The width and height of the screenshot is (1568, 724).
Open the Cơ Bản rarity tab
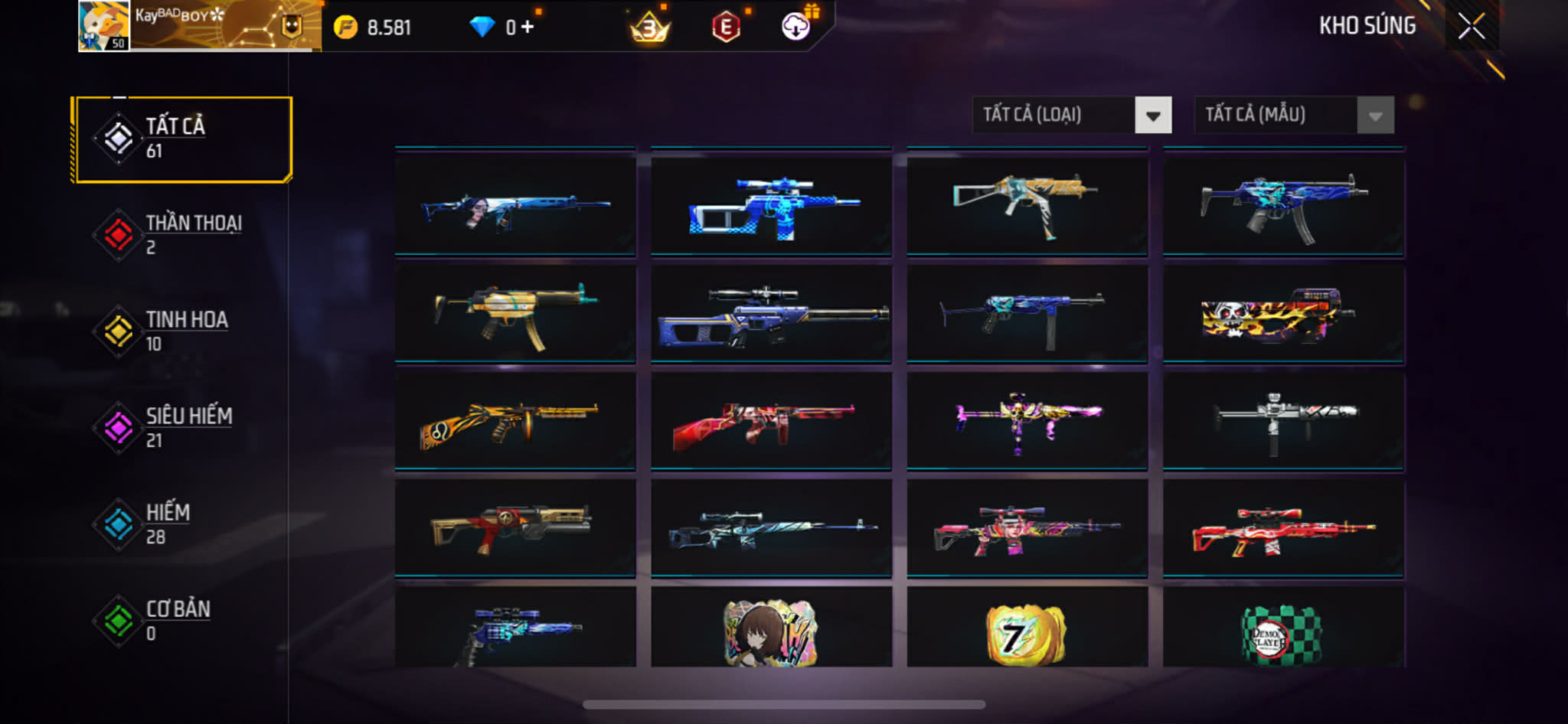pos(182,621)
